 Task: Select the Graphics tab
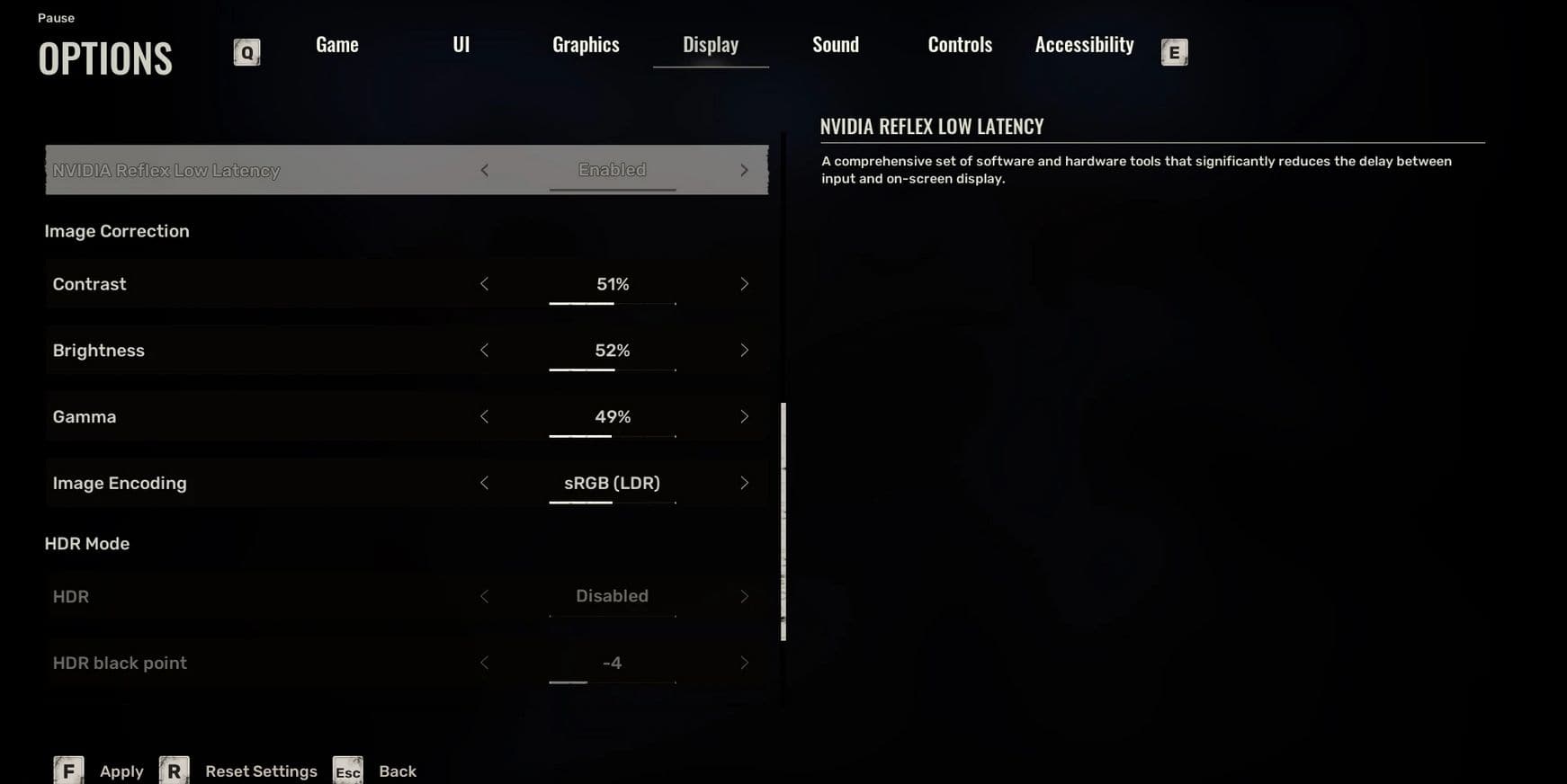tap(586, 45)
